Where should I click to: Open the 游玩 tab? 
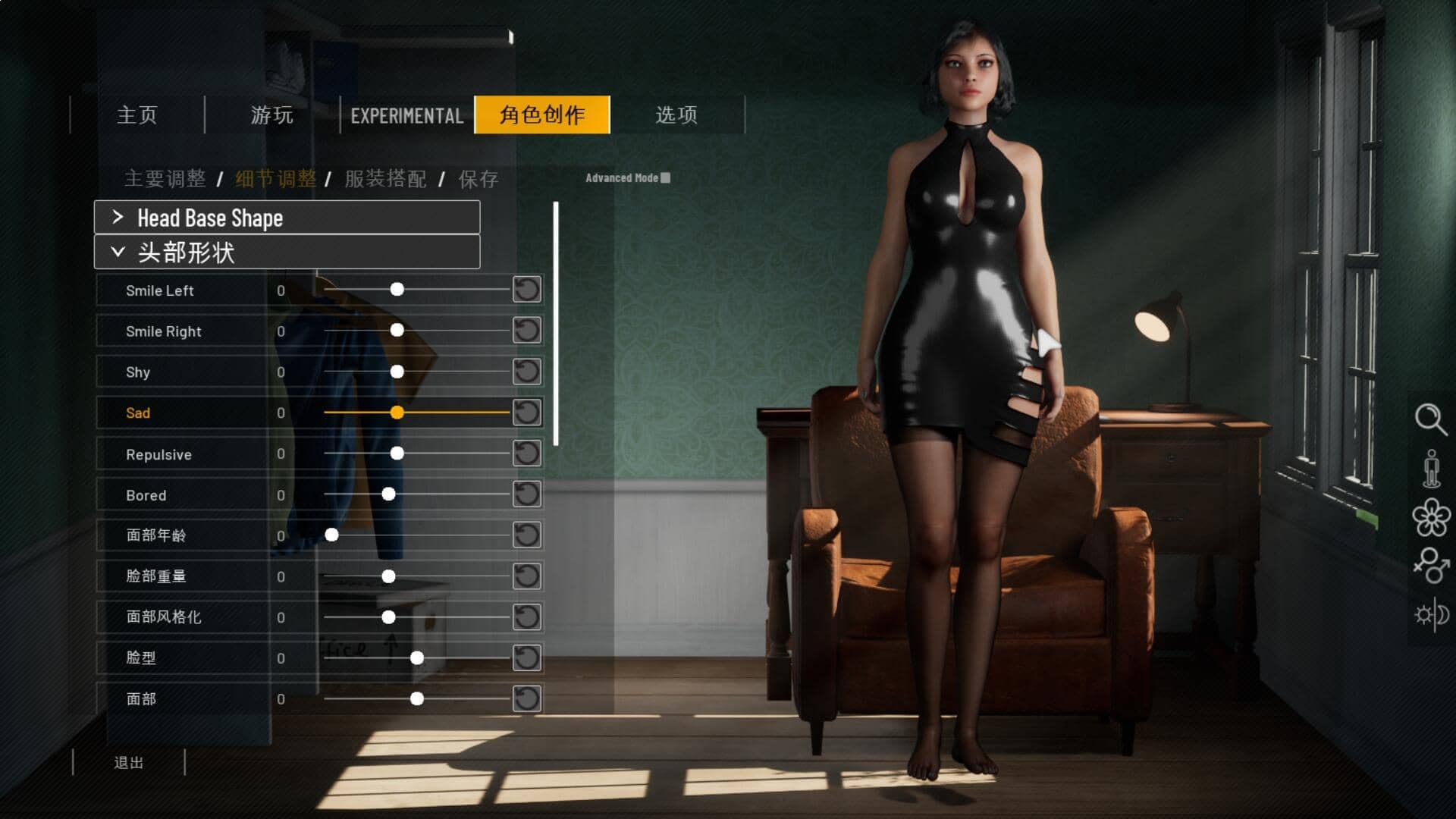tap(272, 115)
